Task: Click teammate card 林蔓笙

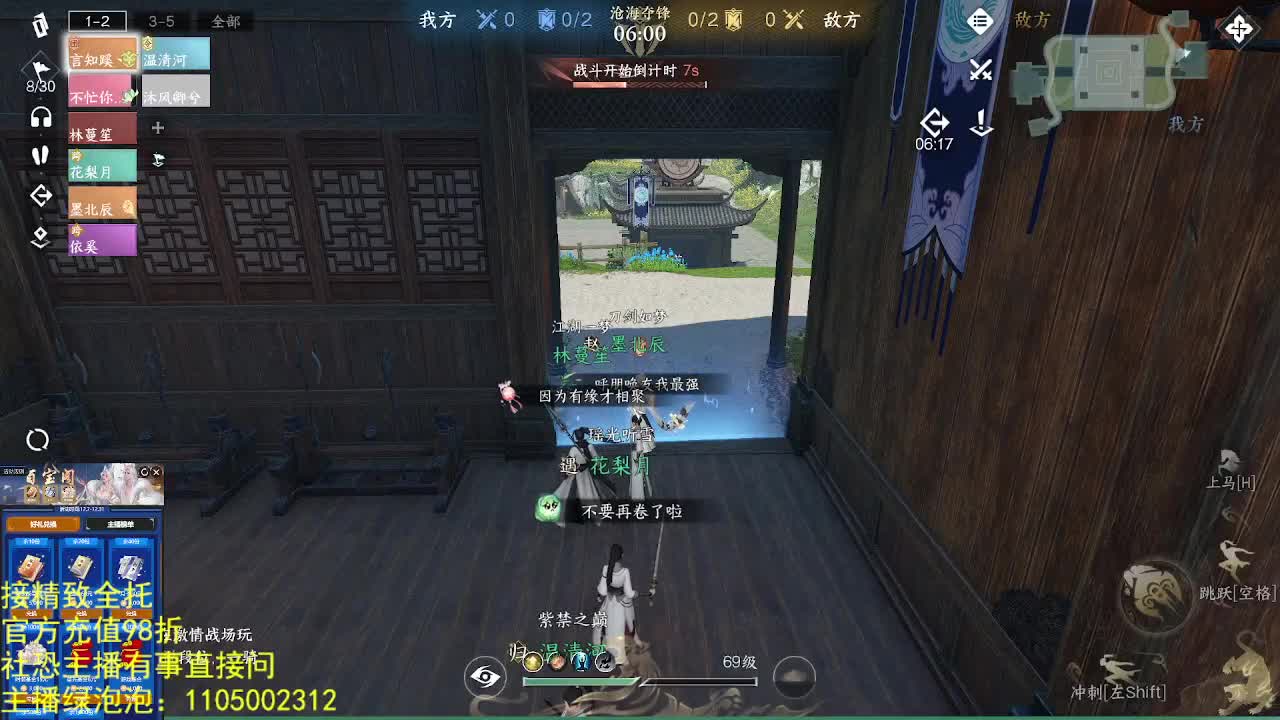Action: (x=100, y=129)
